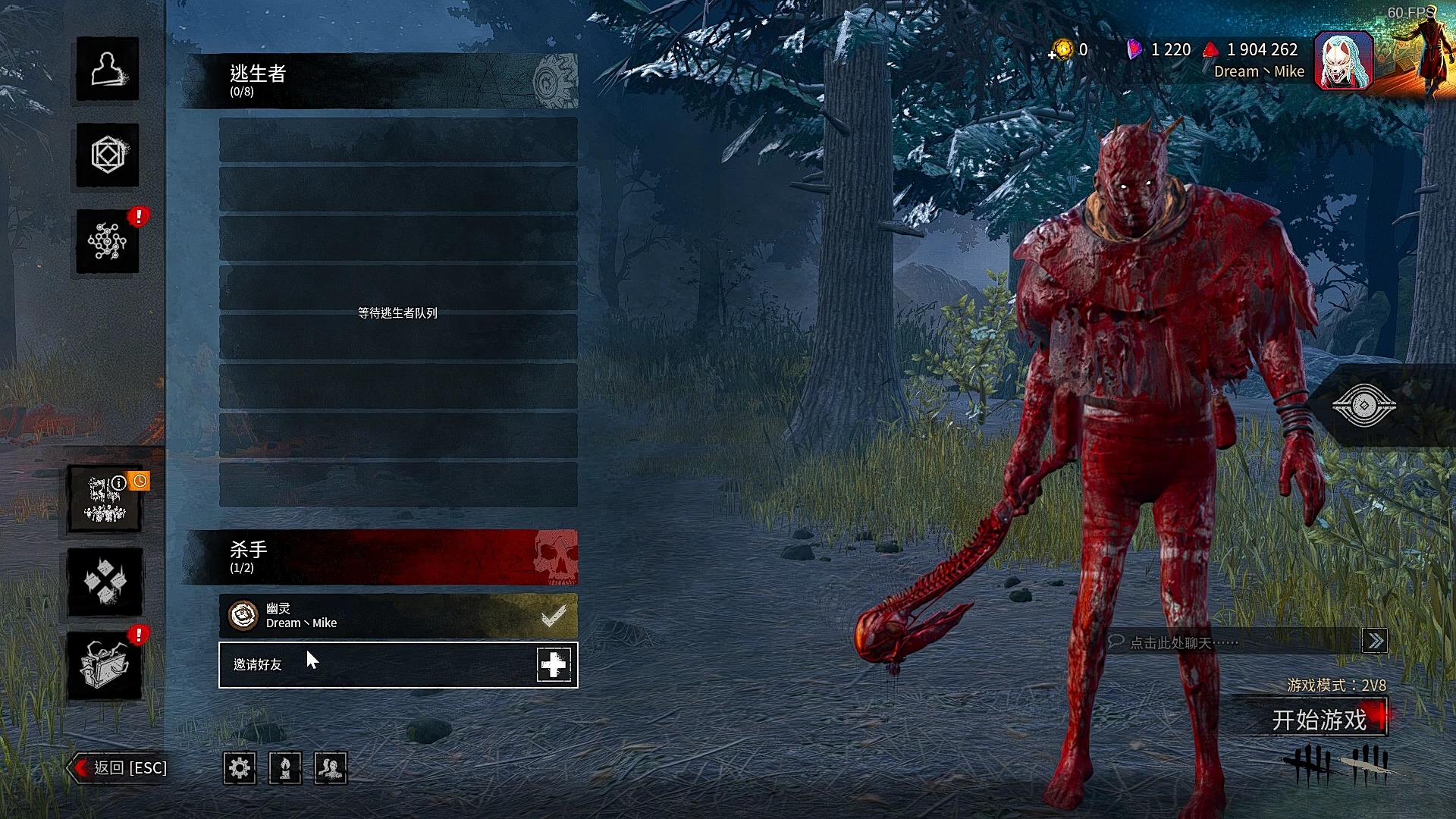
Task: Open the four-diamond customization icon
Action: (105, 582)
